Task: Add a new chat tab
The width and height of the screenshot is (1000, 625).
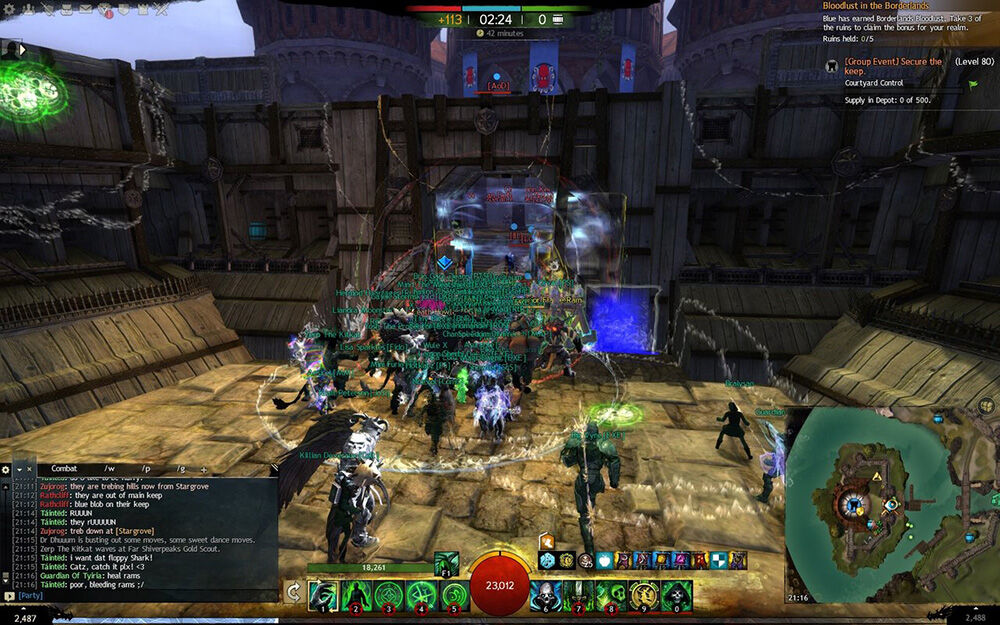Action: pyautogui.click(x=204, y=468)
